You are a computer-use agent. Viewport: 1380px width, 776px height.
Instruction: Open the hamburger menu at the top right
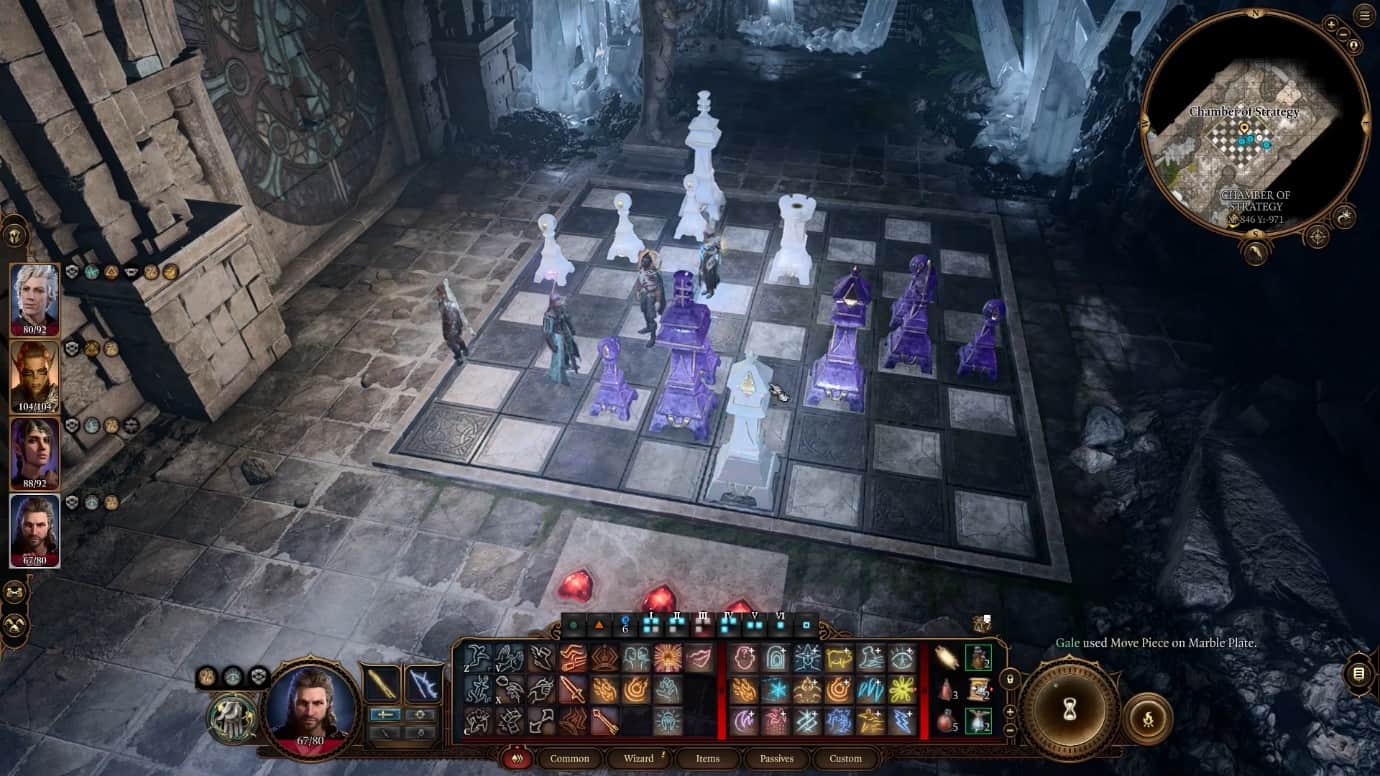[1362, 16]
